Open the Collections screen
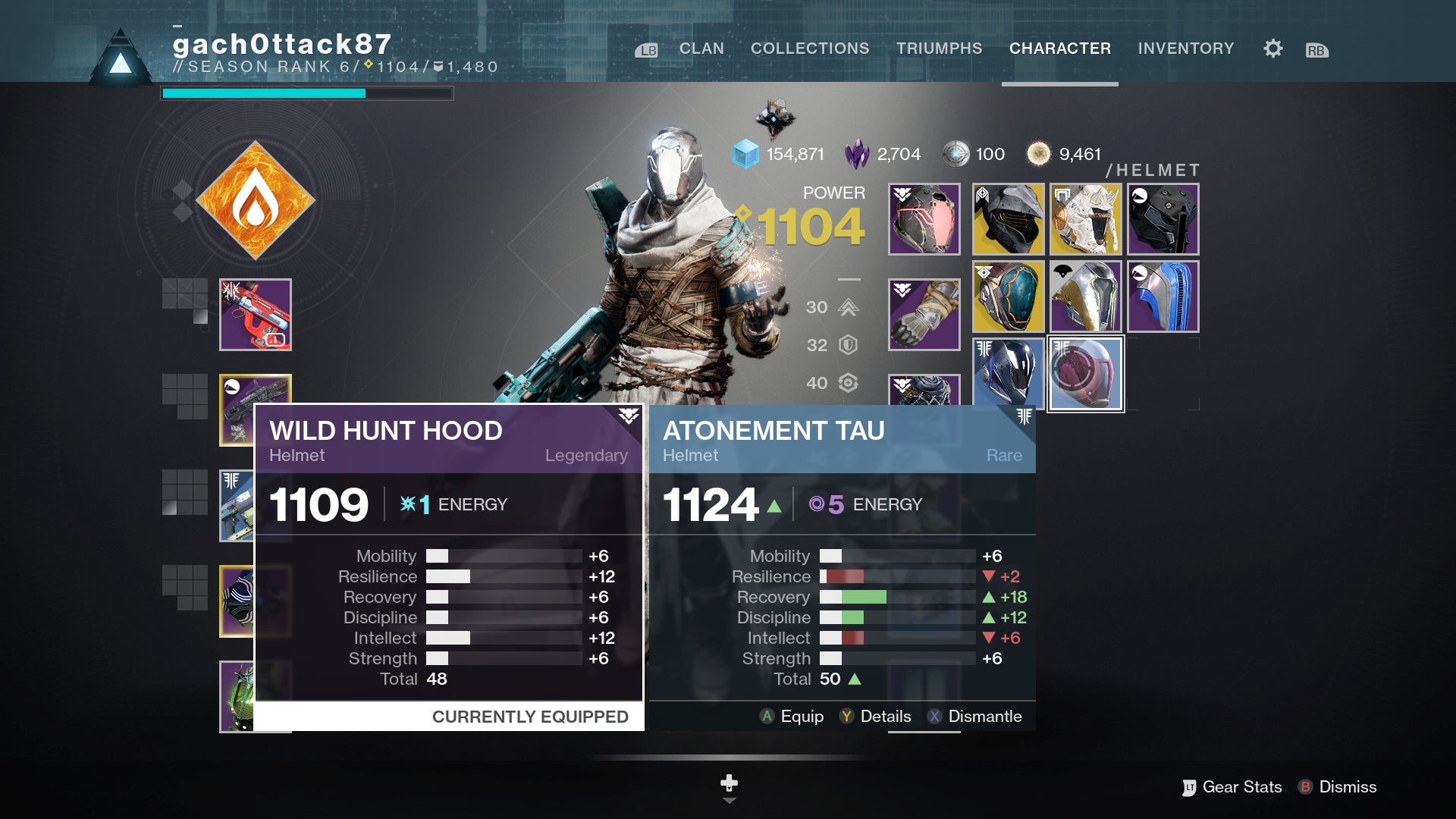Screen dimensions: 1456x819 [809, 48]
